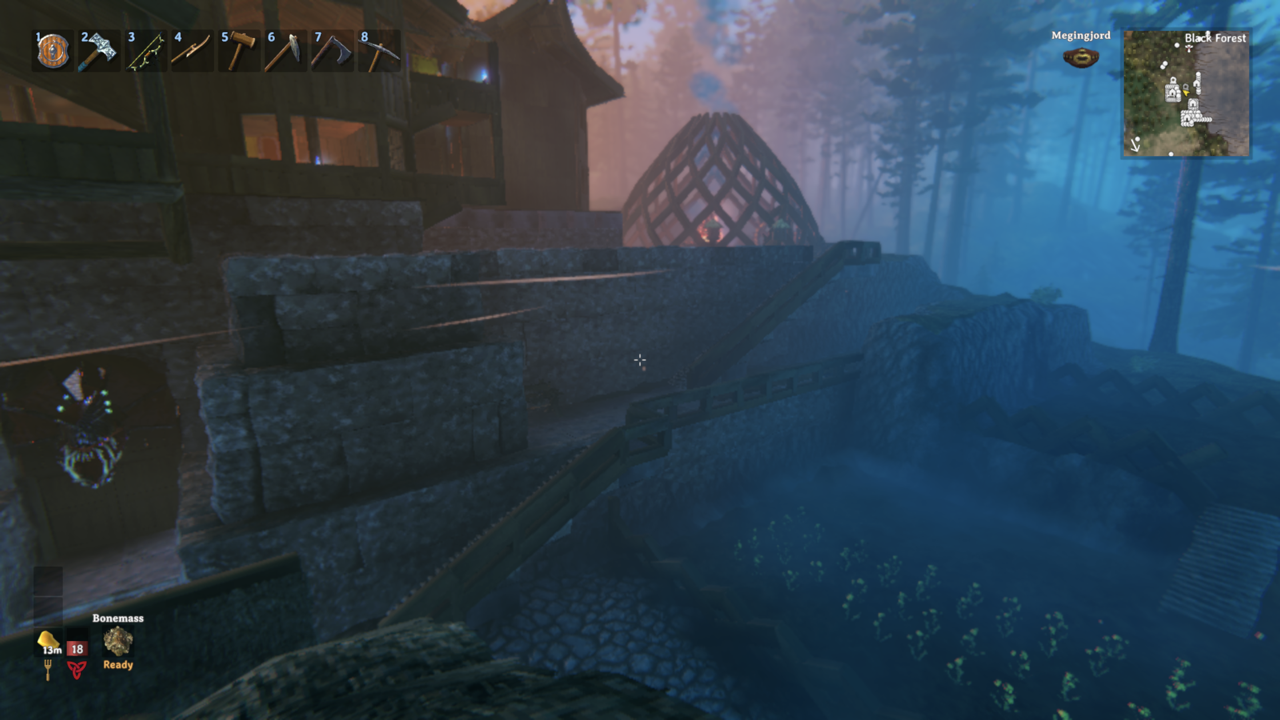Activate the Bonemass forsaken power icon
Screen dimensions: 1280x720
tap(118, 642)
